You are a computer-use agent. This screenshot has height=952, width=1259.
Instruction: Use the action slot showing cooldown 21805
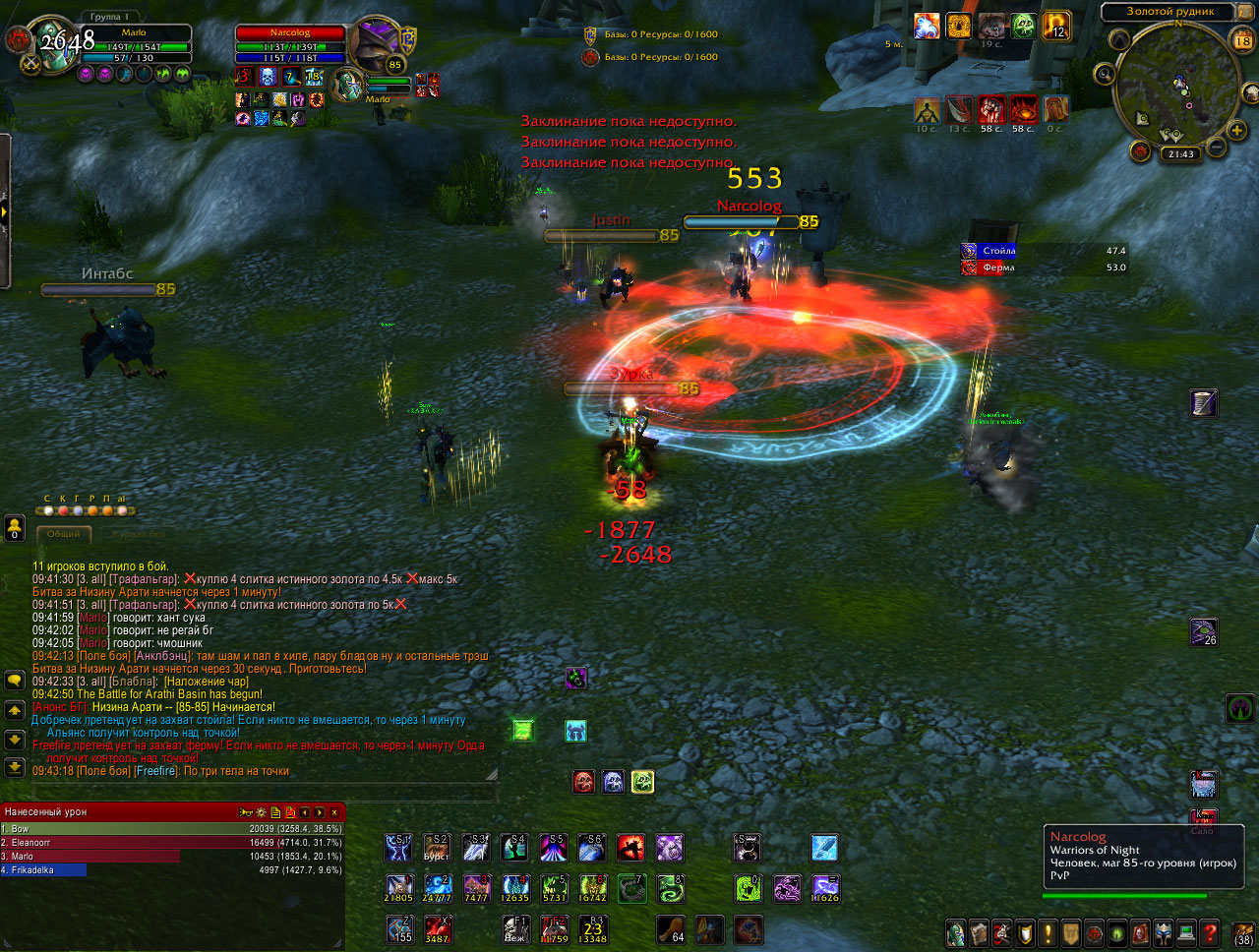(x=398, y=889)
